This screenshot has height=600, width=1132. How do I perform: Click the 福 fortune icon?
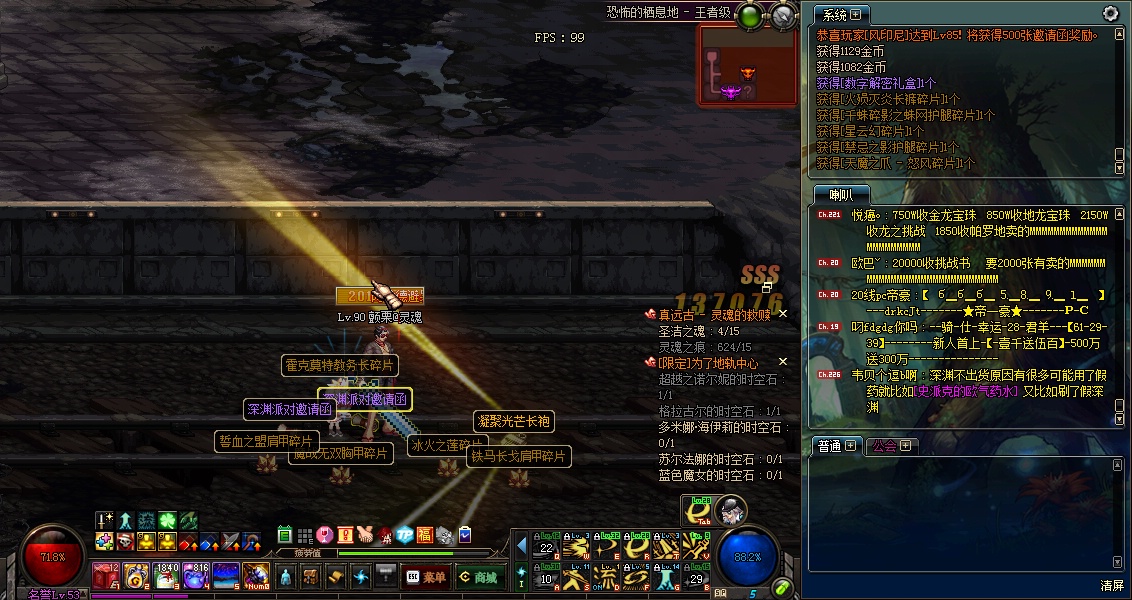tap(425, 535)
